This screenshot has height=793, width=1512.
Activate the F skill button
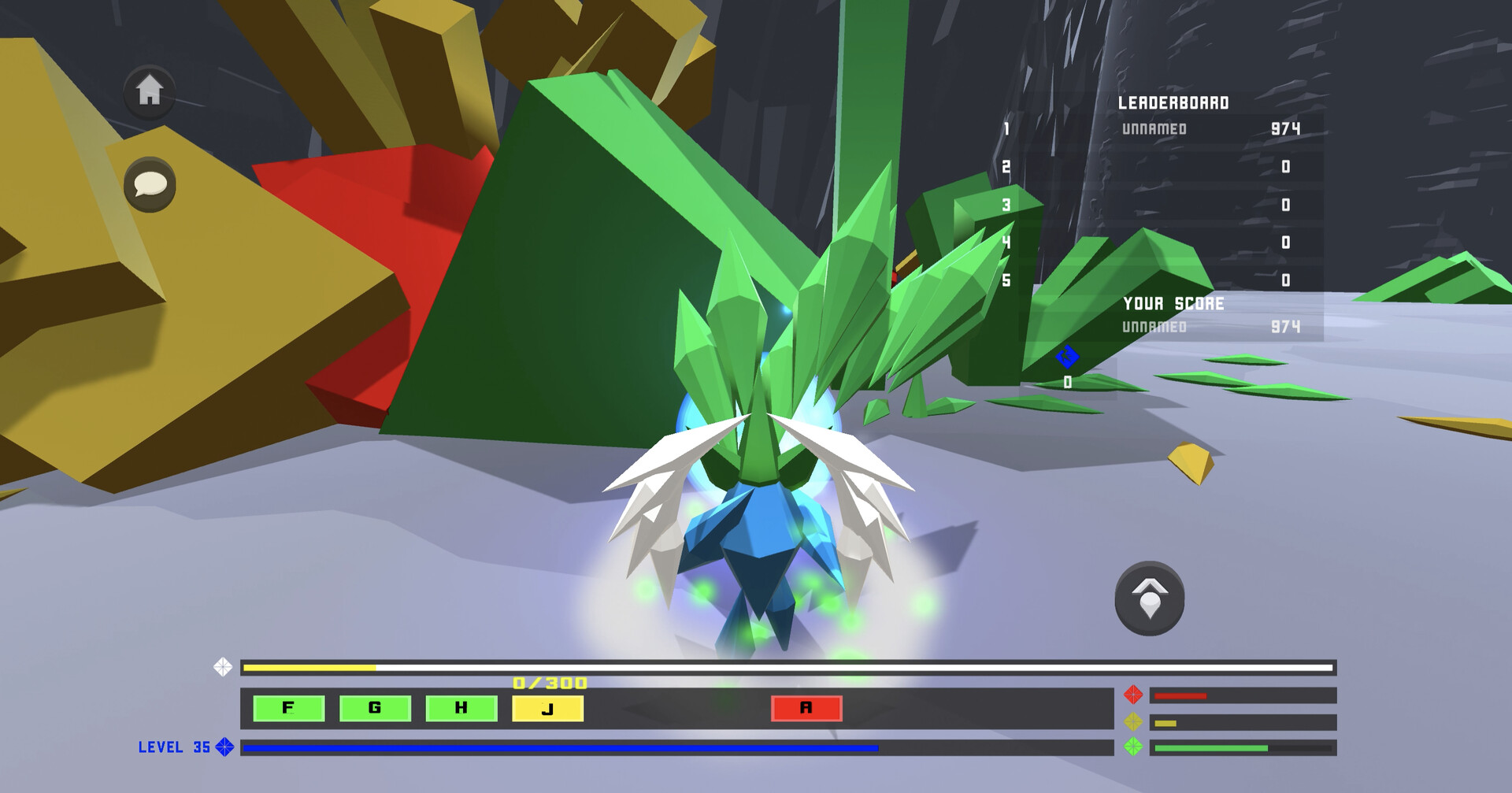[x=288, y=709]
